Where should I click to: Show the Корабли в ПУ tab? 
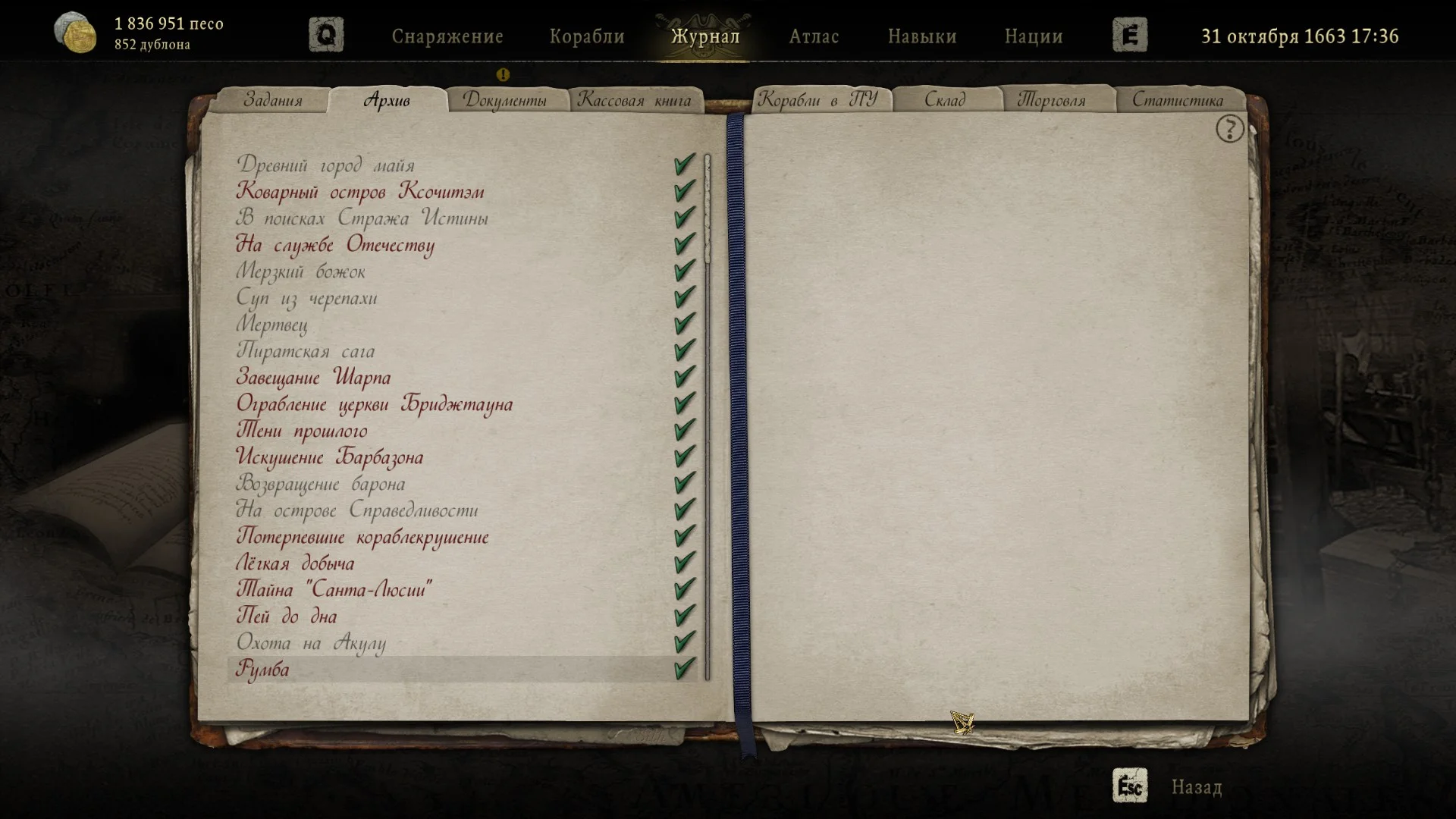tap(818, 100)
